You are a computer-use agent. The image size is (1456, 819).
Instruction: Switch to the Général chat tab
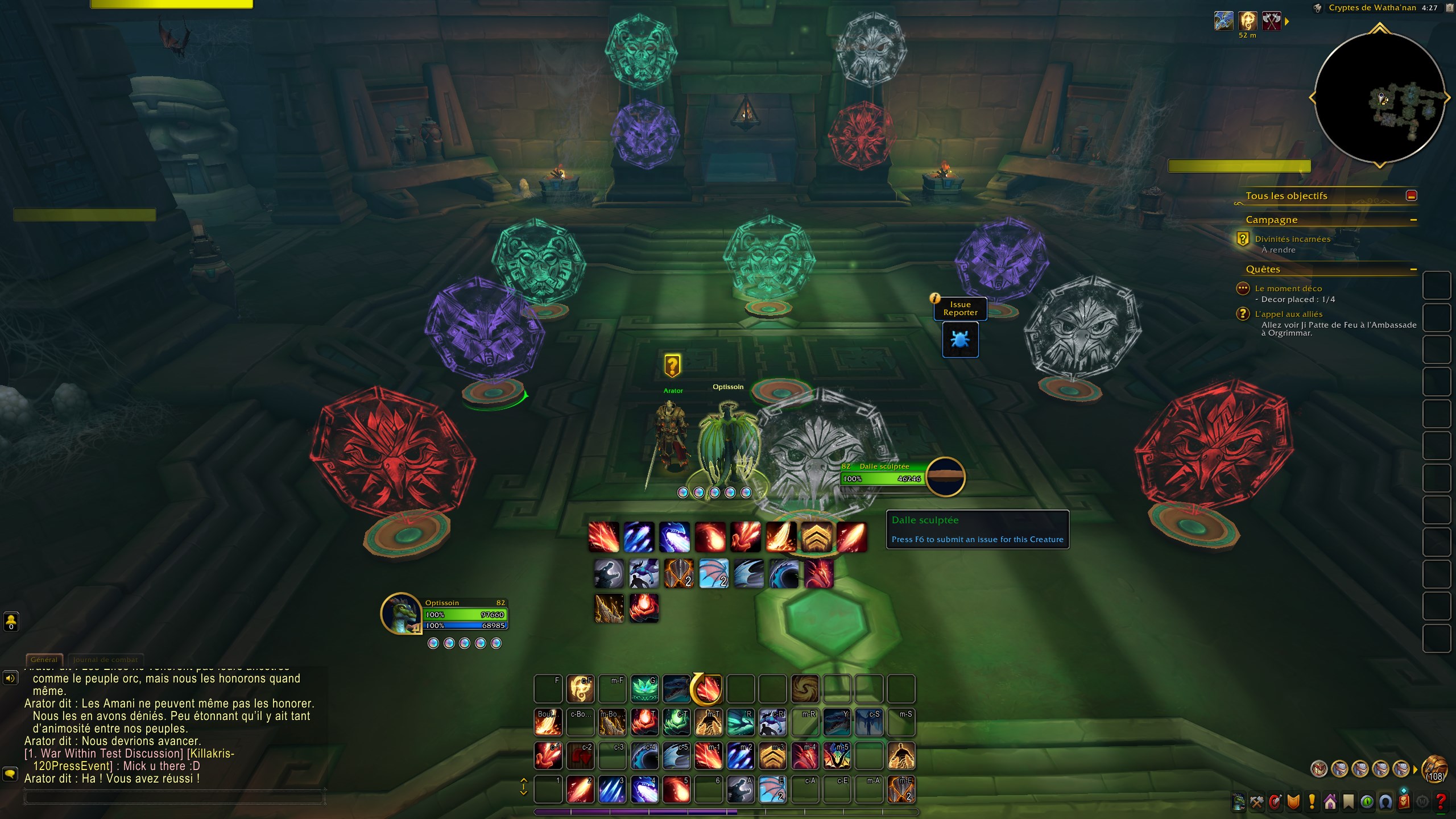(x=45, y=660)
